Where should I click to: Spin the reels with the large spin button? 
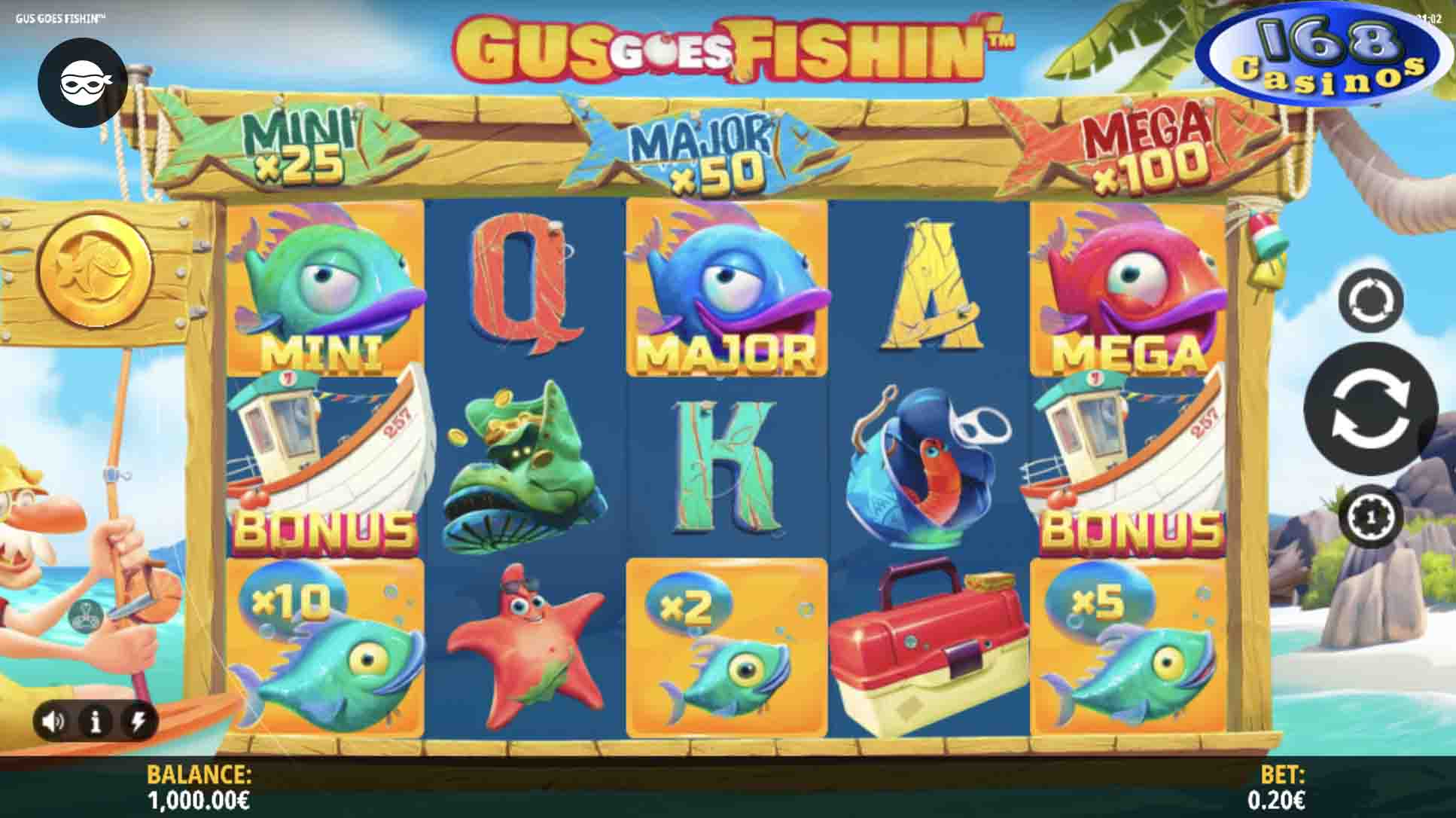click(1370, 411)
